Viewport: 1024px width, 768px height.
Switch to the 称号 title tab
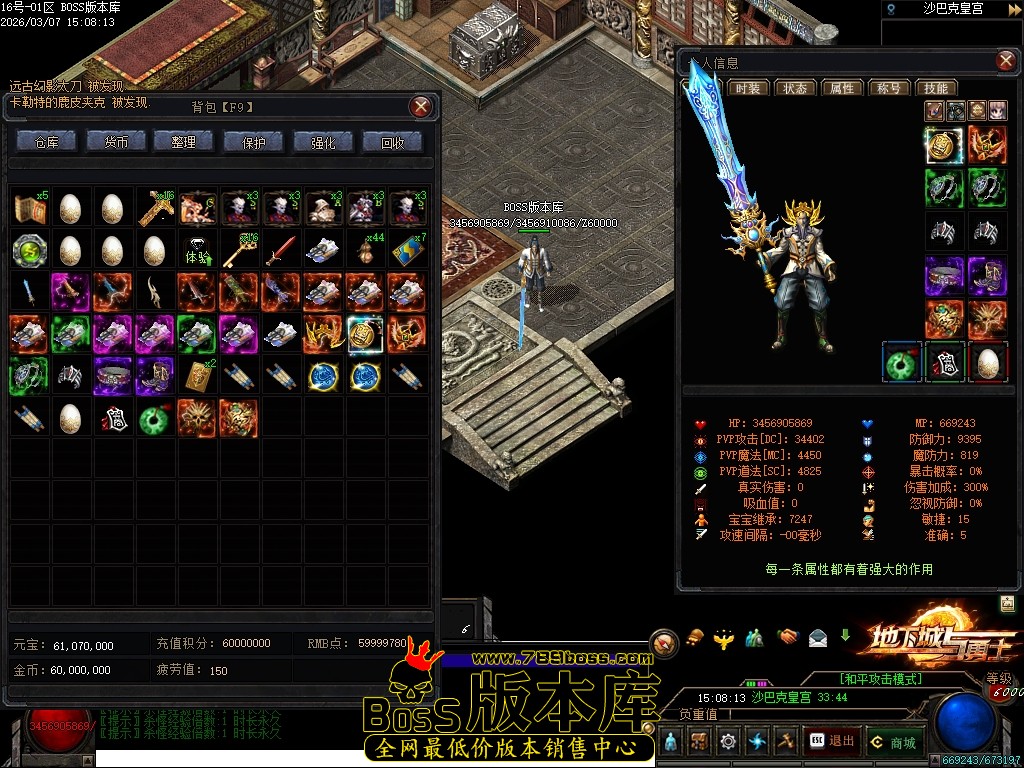(x=889, y=88)
